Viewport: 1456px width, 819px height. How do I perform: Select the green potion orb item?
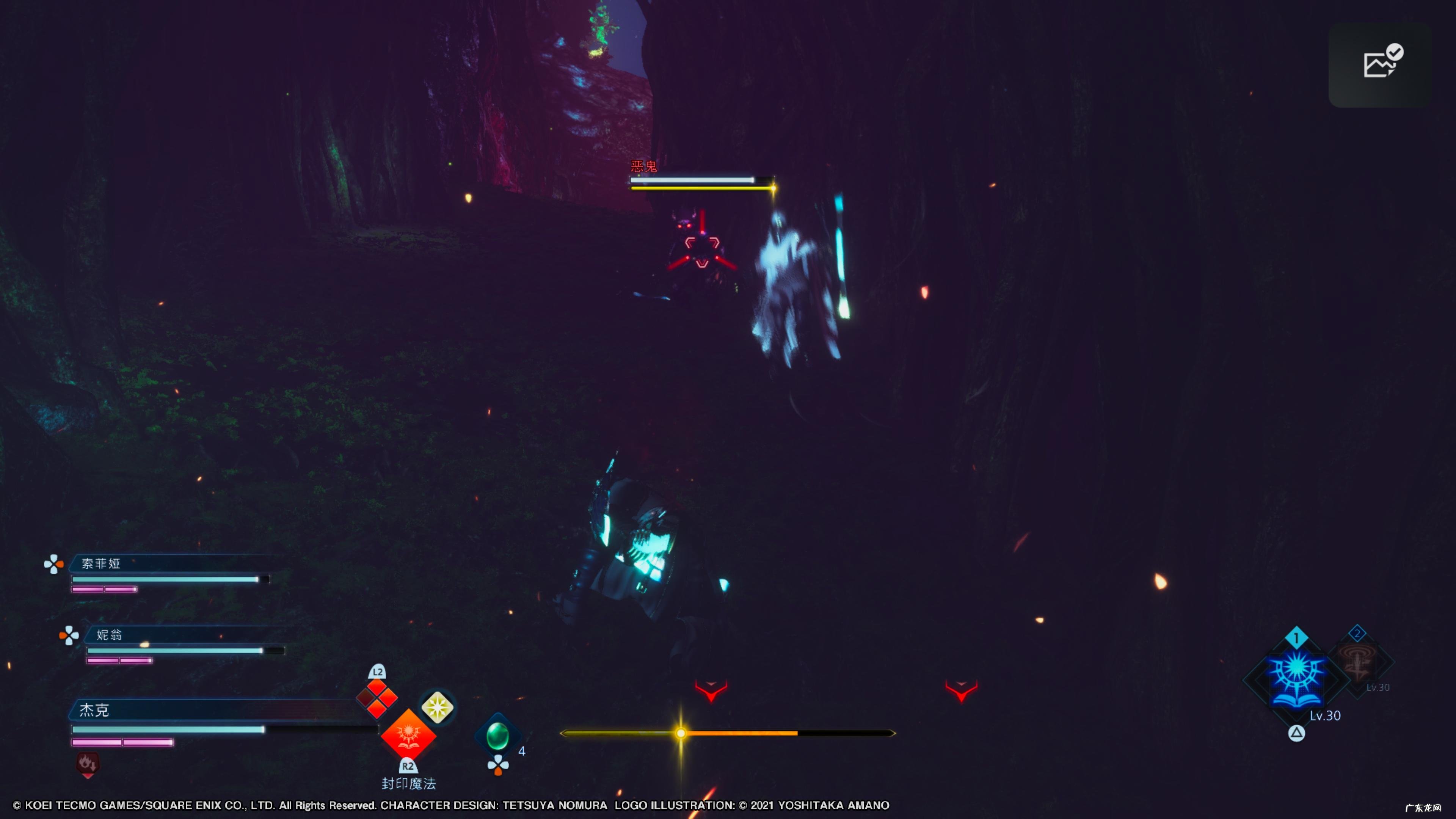tap(497, 735)
